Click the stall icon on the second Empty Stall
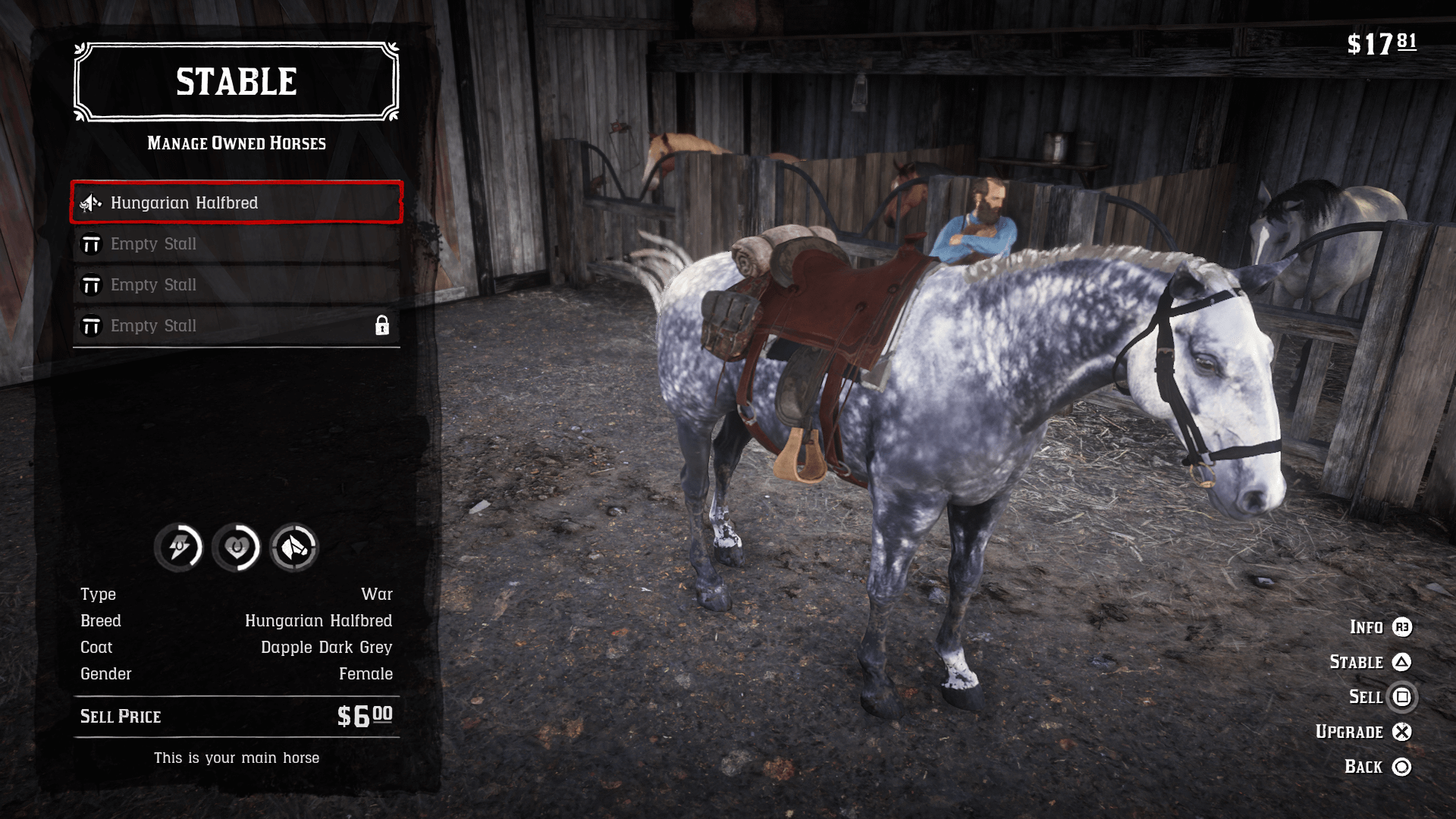This screenshot has width=1456, height=819. click(x=92, y=284)
